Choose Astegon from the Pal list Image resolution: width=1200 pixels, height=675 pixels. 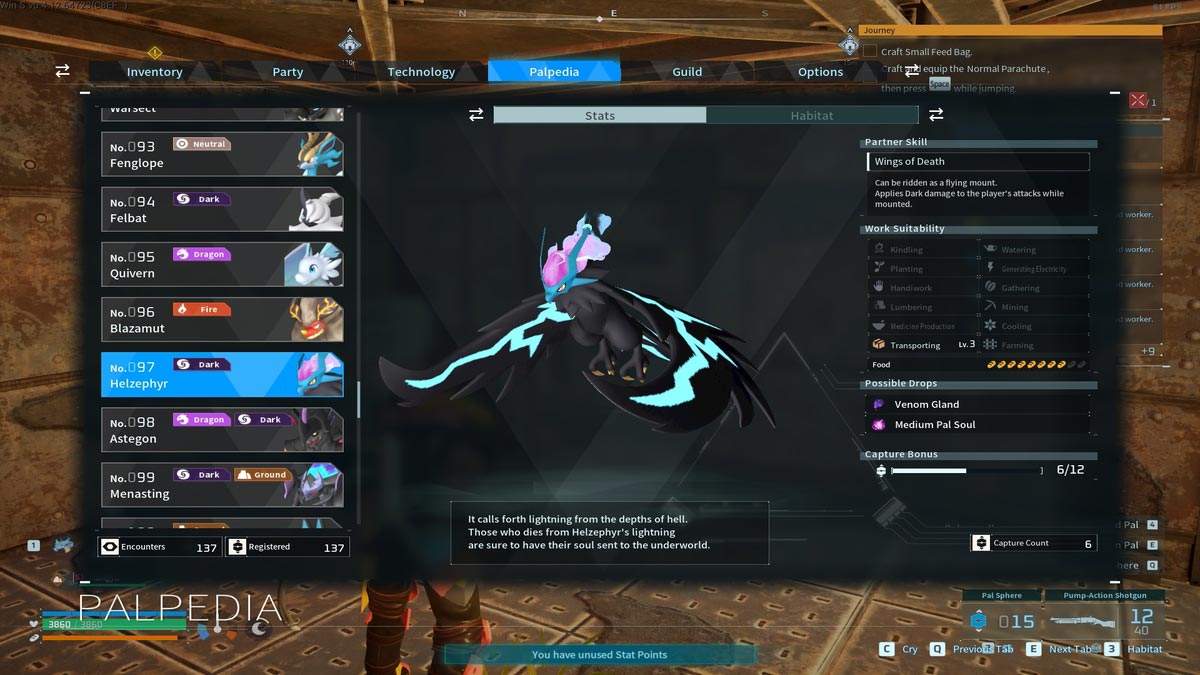click(222, 429)
